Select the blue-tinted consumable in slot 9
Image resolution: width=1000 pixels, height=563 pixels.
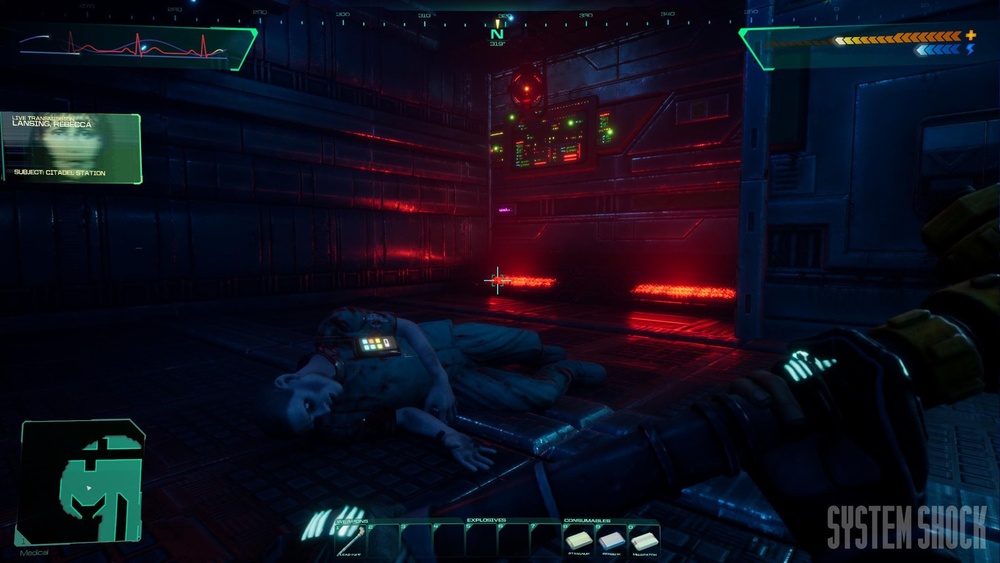(x=612, y=539)
